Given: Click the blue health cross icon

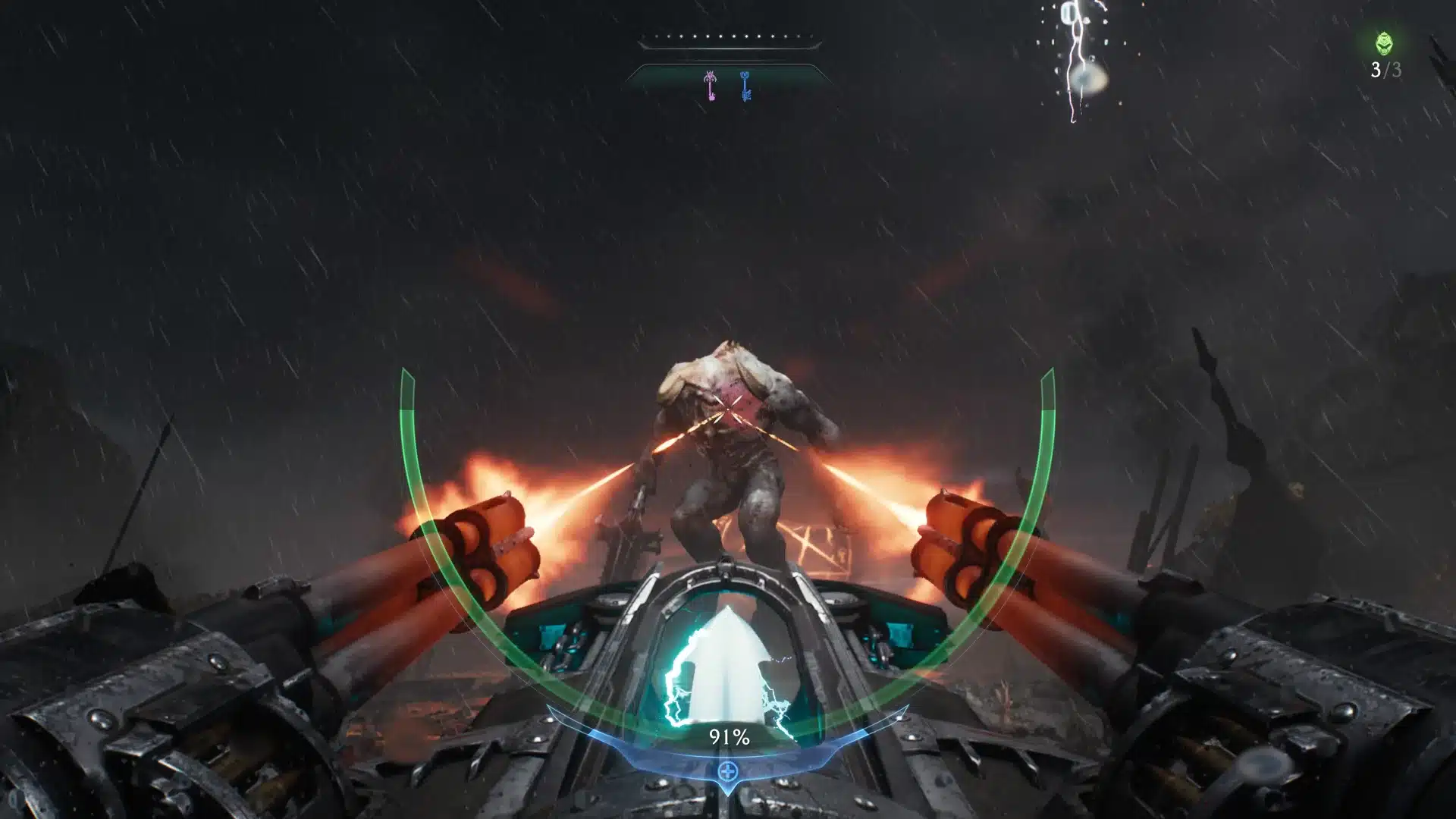Looking at the screenshot, I should tap(728, 772).
